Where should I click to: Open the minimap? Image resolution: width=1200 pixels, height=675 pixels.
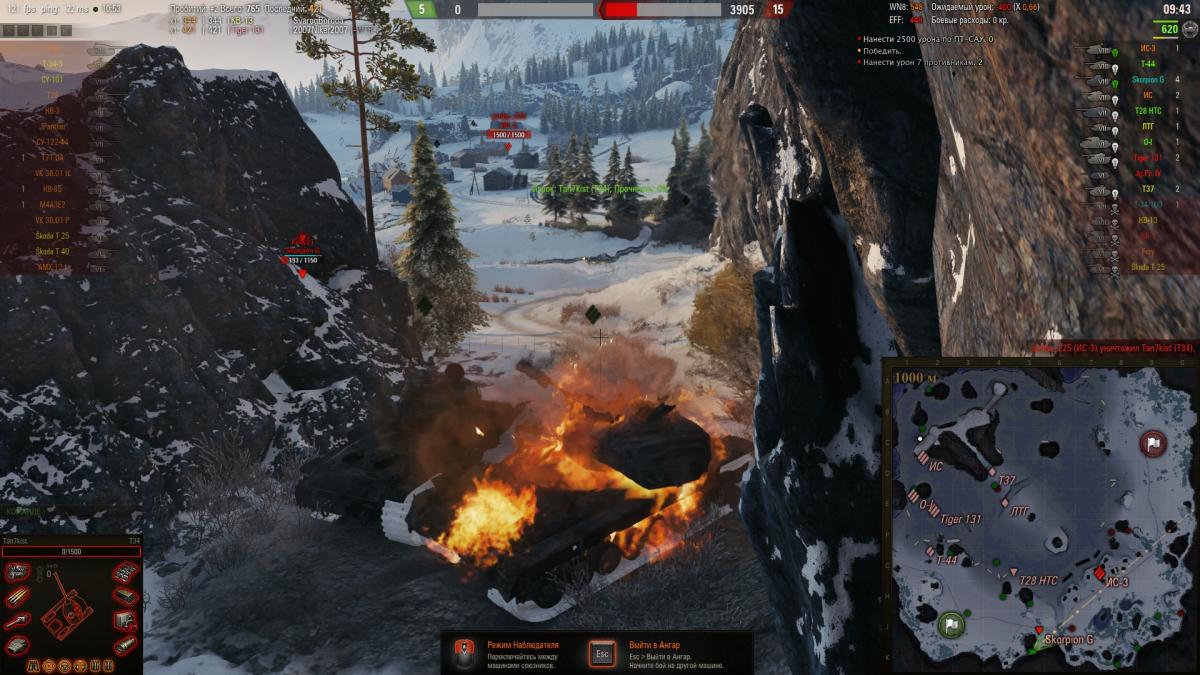1041,516
